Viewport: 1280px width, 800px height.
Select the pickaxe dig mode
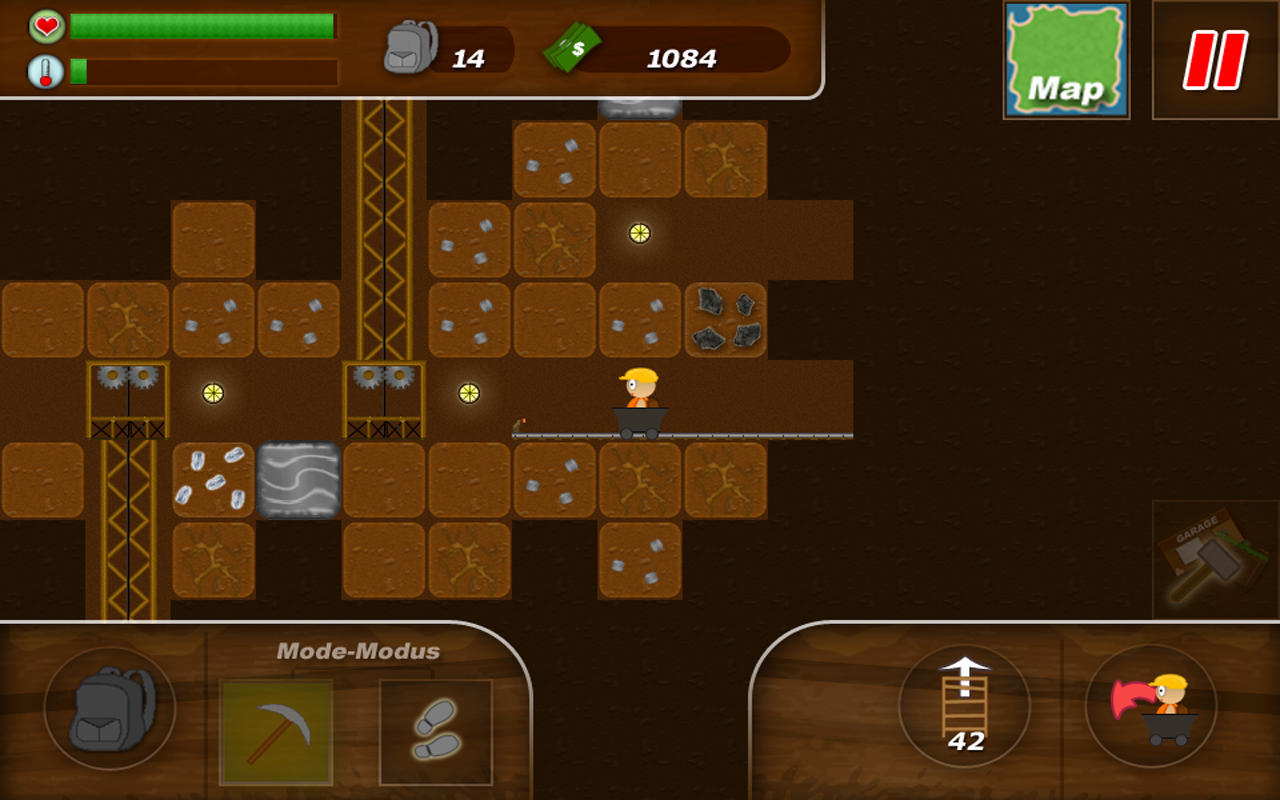click(276, 732)
